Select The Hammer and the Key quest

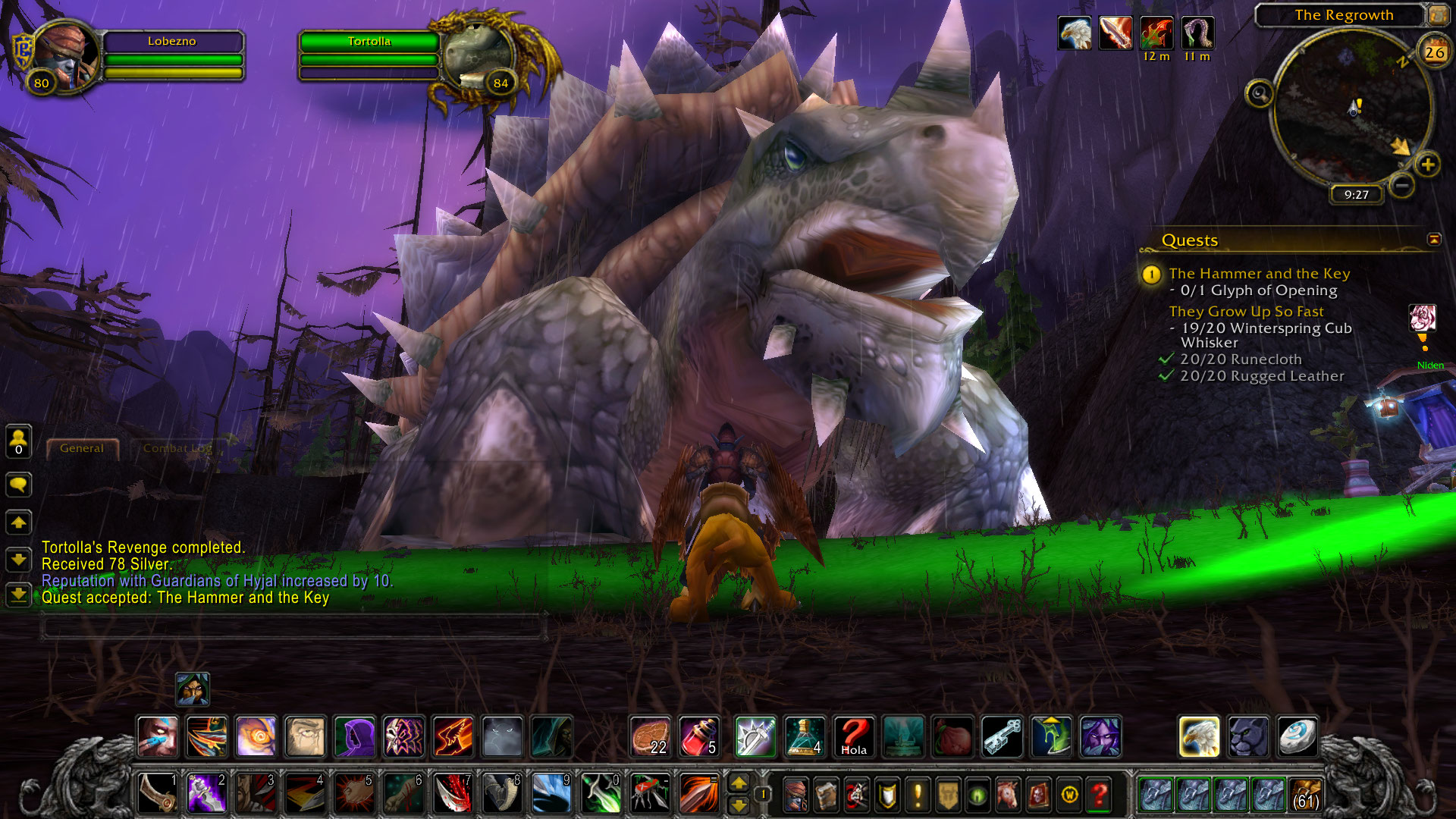(x=1259, y=274)
